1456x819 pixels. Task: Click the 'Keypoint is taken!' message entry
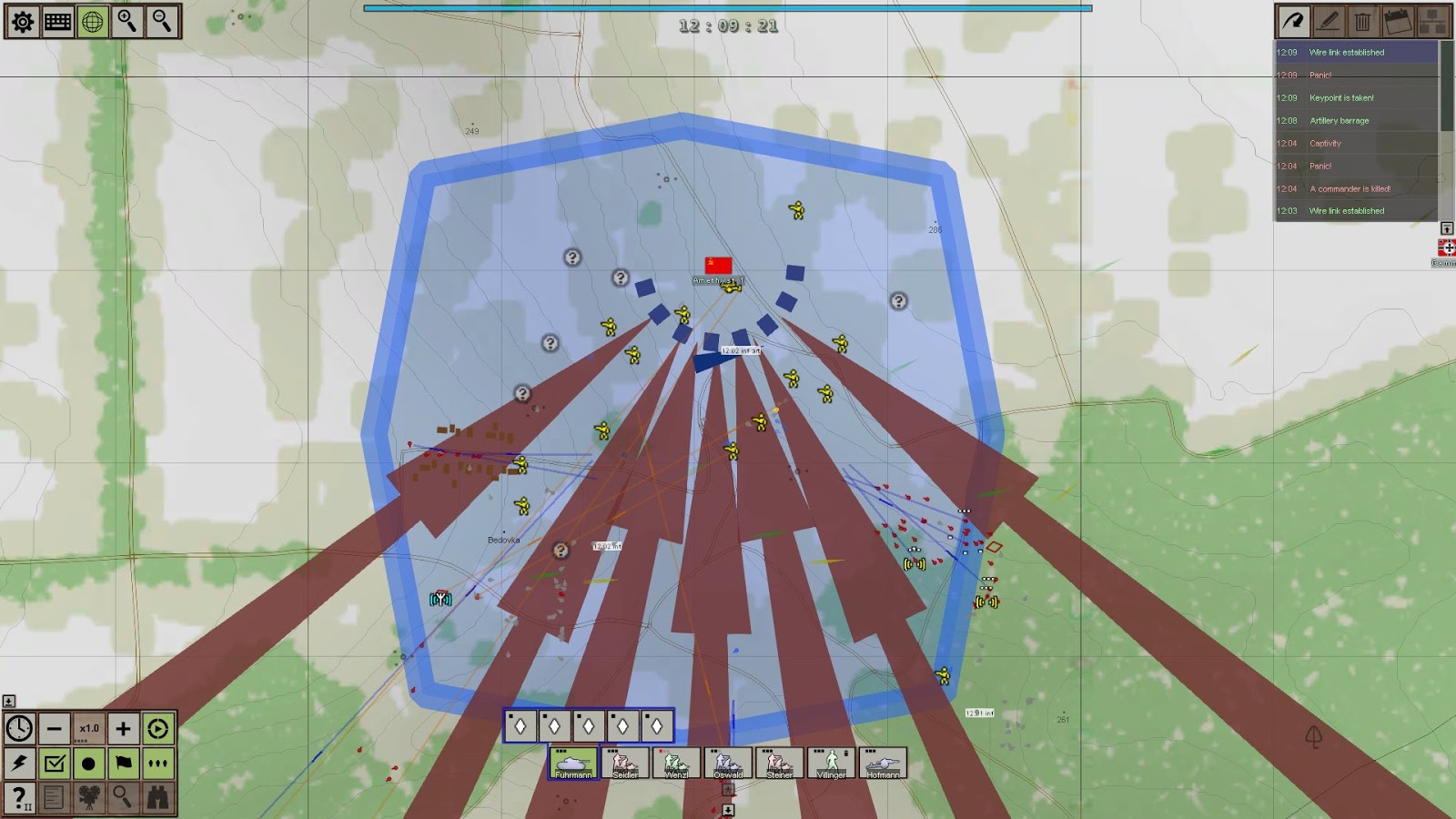(x=1342, y=97)
